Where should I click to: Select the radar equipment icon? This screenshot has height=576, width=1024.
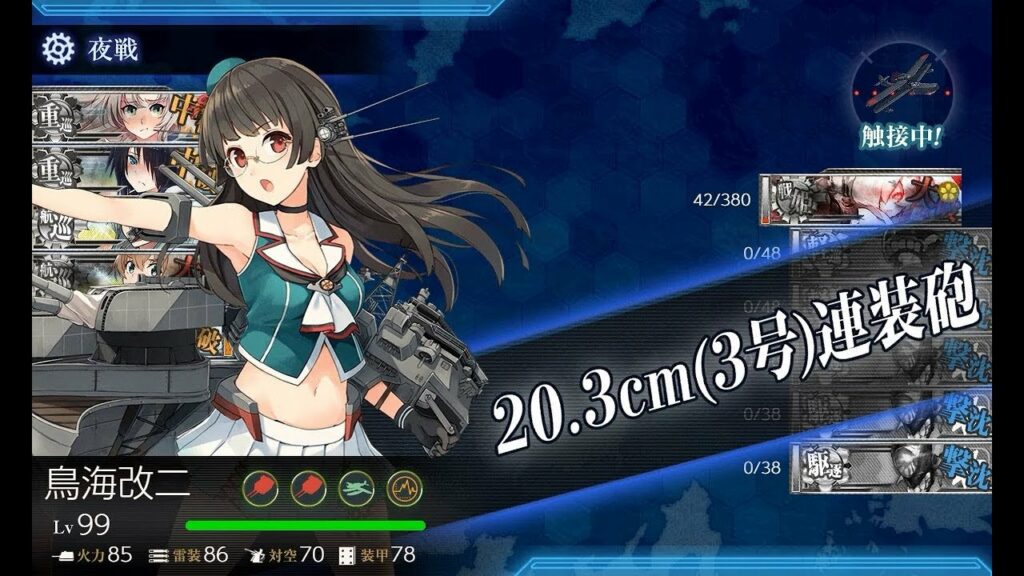tap(405, 487)
